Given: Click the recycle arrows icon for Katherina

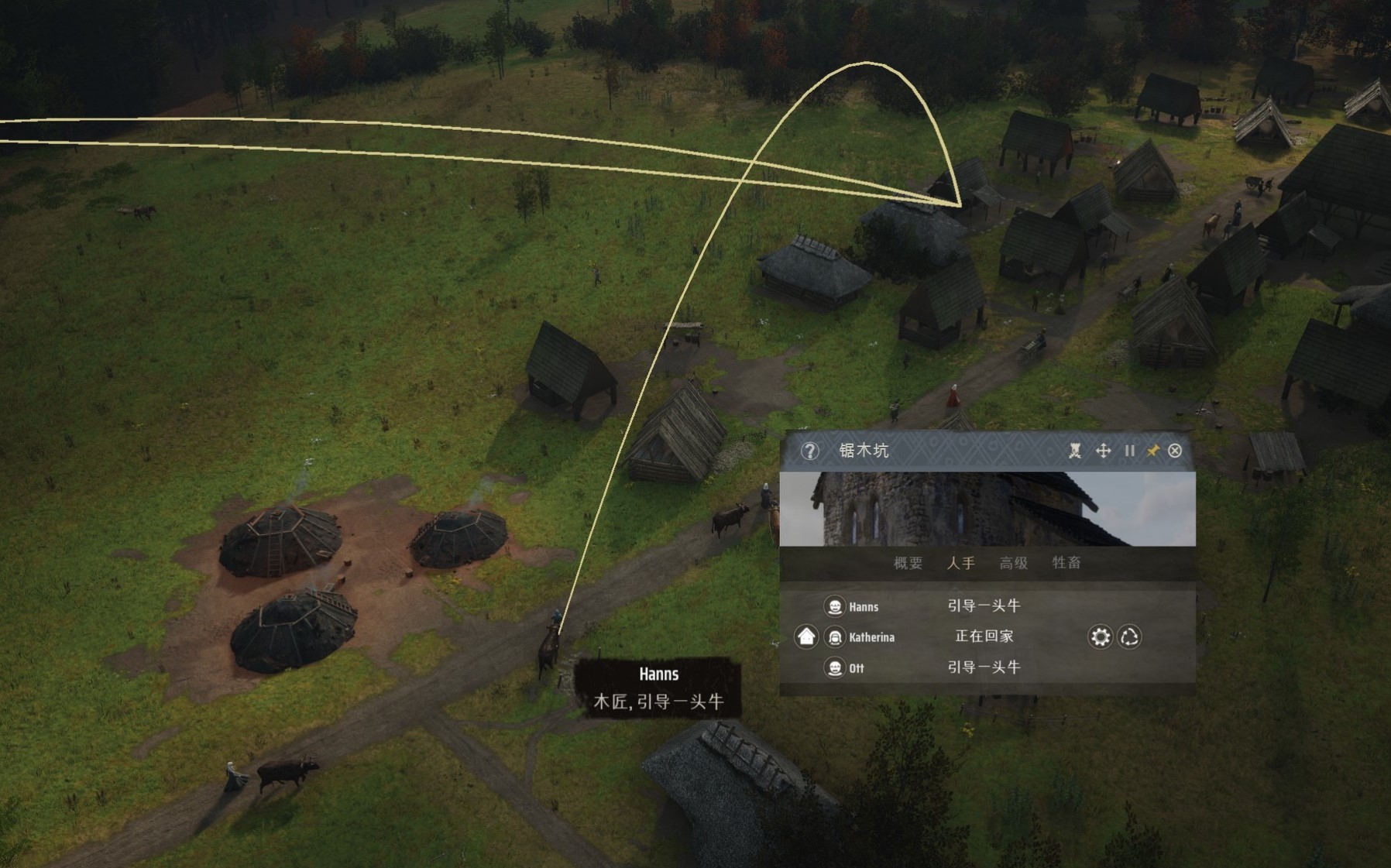Looking at the screenshot, I should (x=1129, y=636).
